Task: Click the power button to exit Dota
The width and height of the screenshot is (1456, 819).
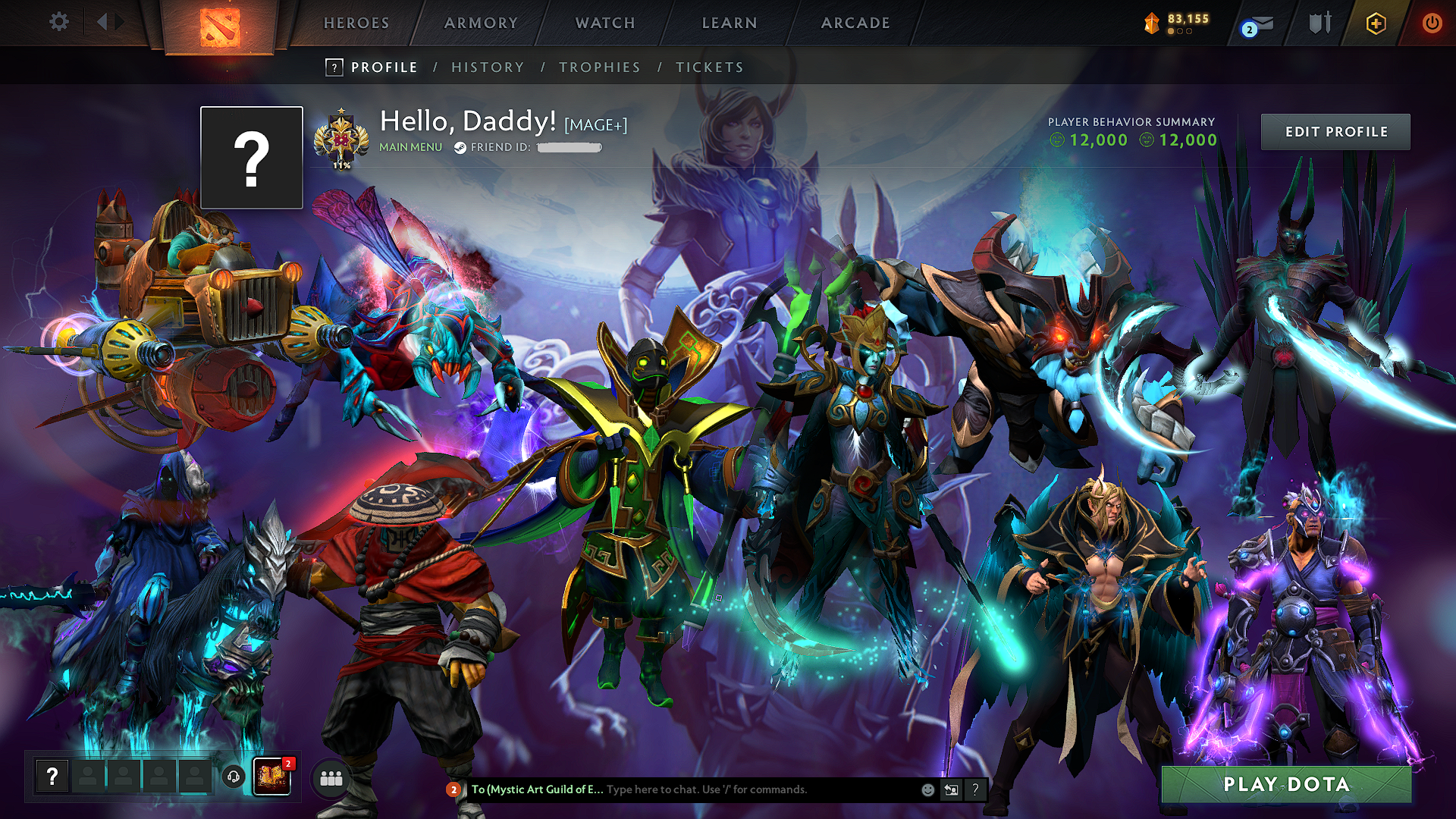Action: click(x=1432, y=23)
